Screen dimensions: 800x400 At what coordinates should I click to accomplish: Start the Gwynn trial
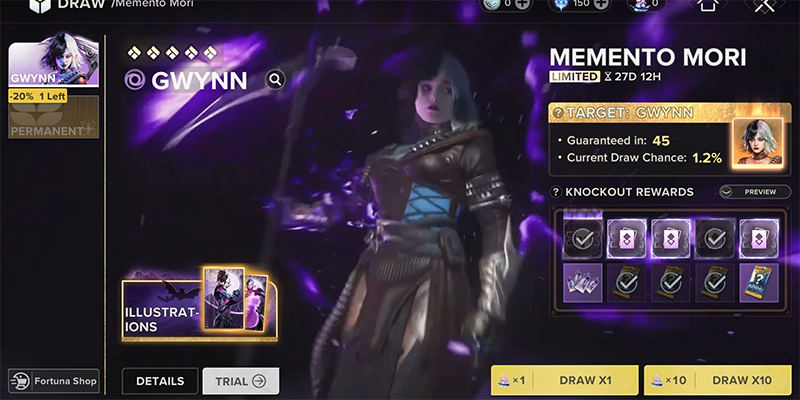(240, 380)
